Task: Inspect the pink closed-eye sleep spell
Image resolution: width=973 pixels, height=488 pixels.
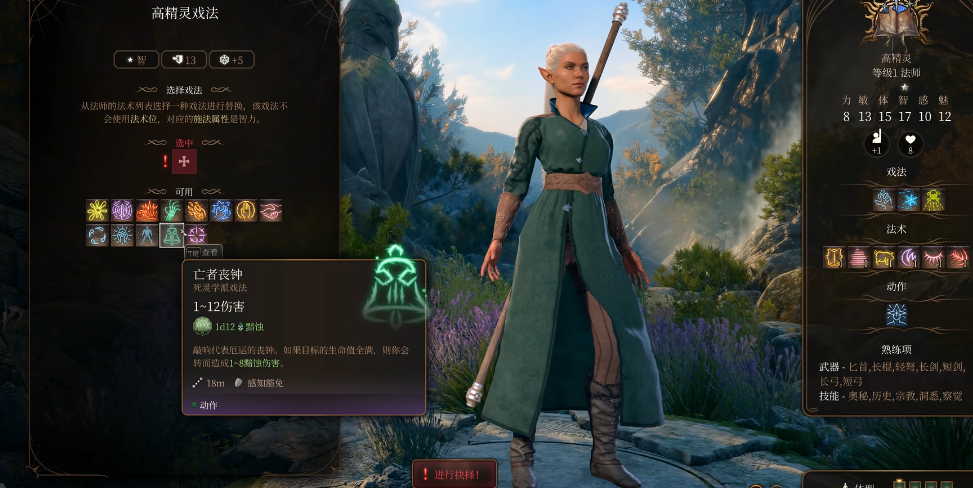Action: click(933, 258)
